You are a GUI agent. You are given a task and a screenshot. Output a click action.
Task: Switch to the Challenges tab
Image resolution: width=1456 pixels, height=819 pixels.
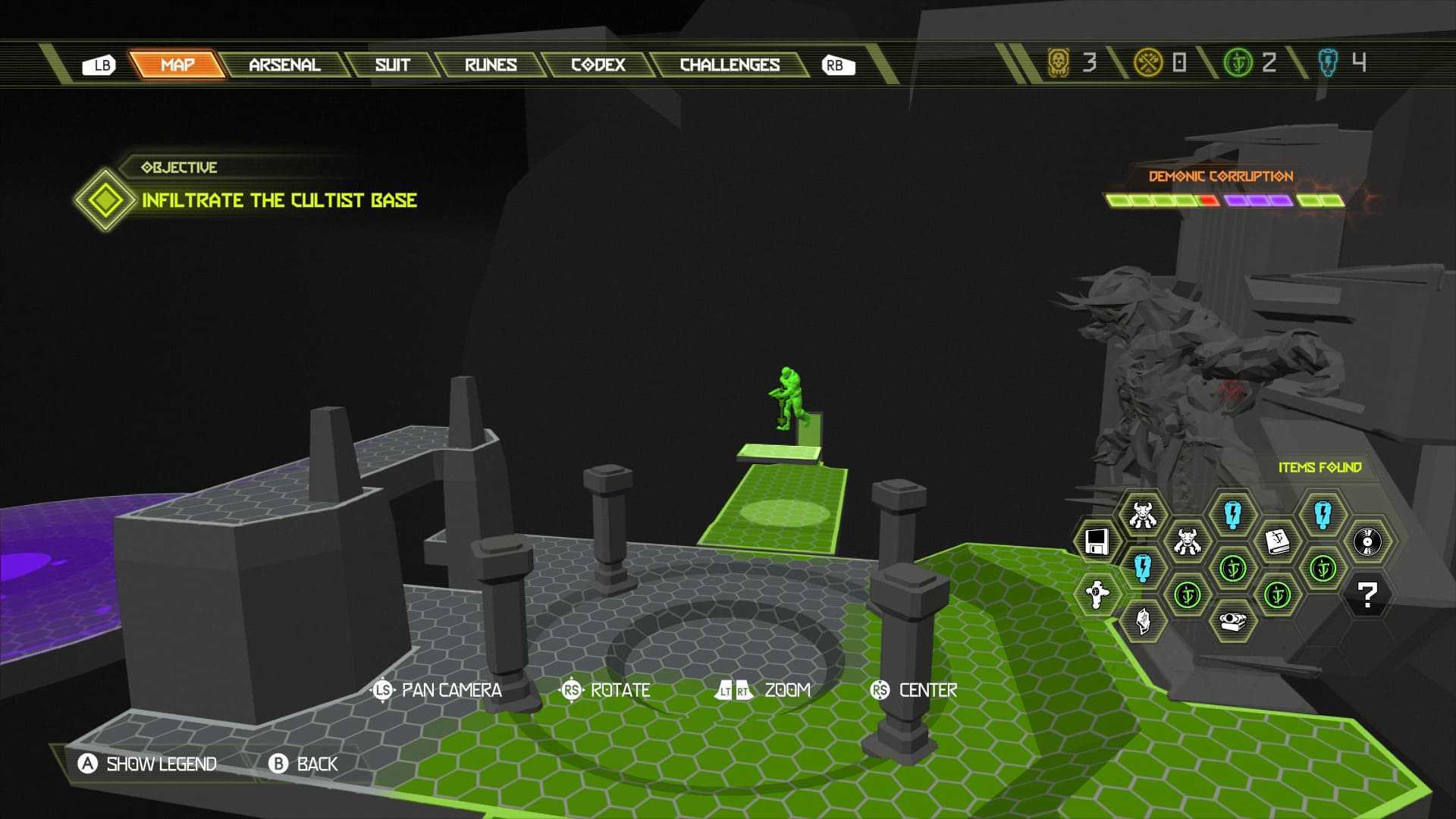[730, 65]
